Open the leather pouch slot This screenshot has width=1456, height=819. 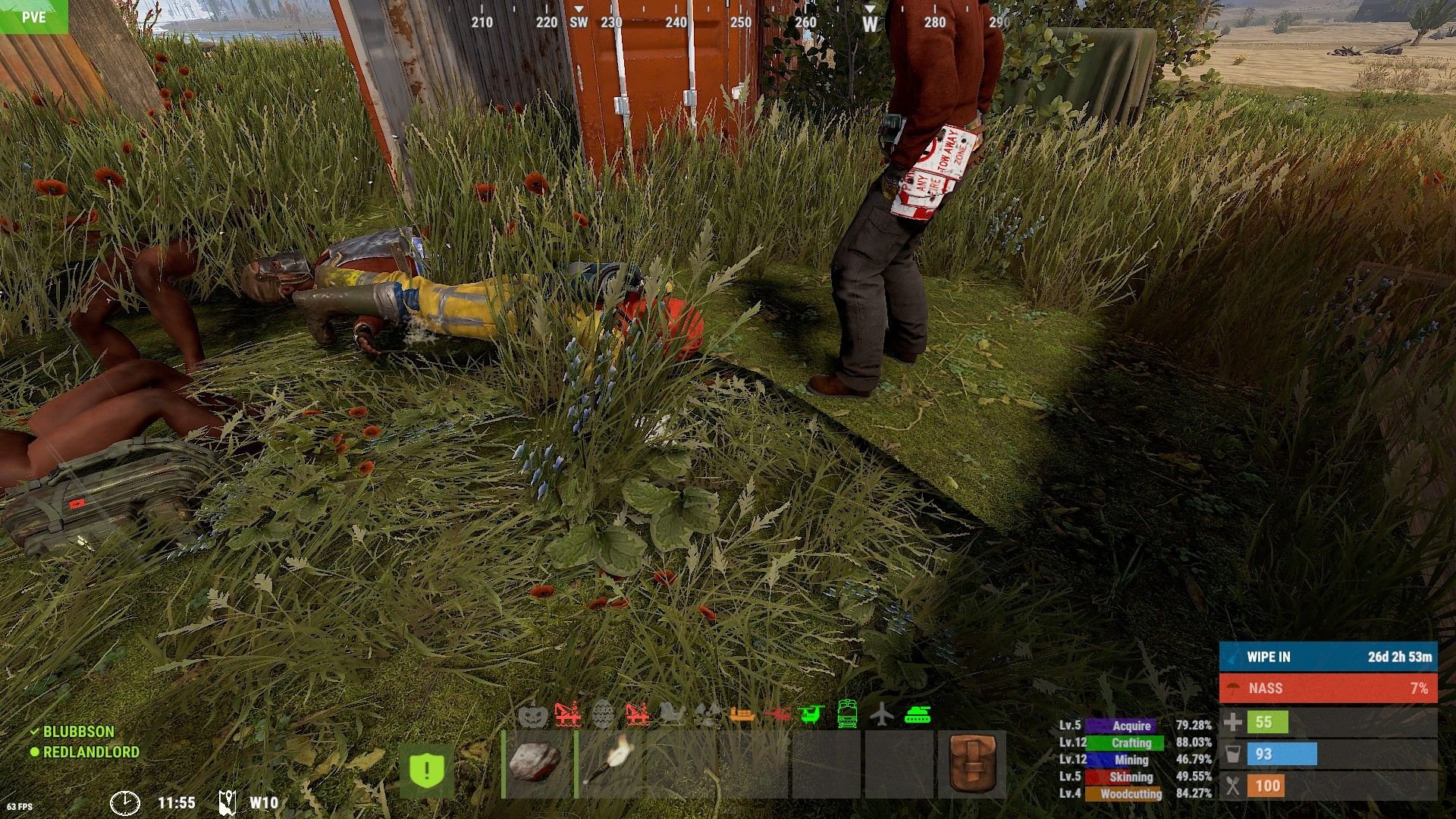click(971, 764)
